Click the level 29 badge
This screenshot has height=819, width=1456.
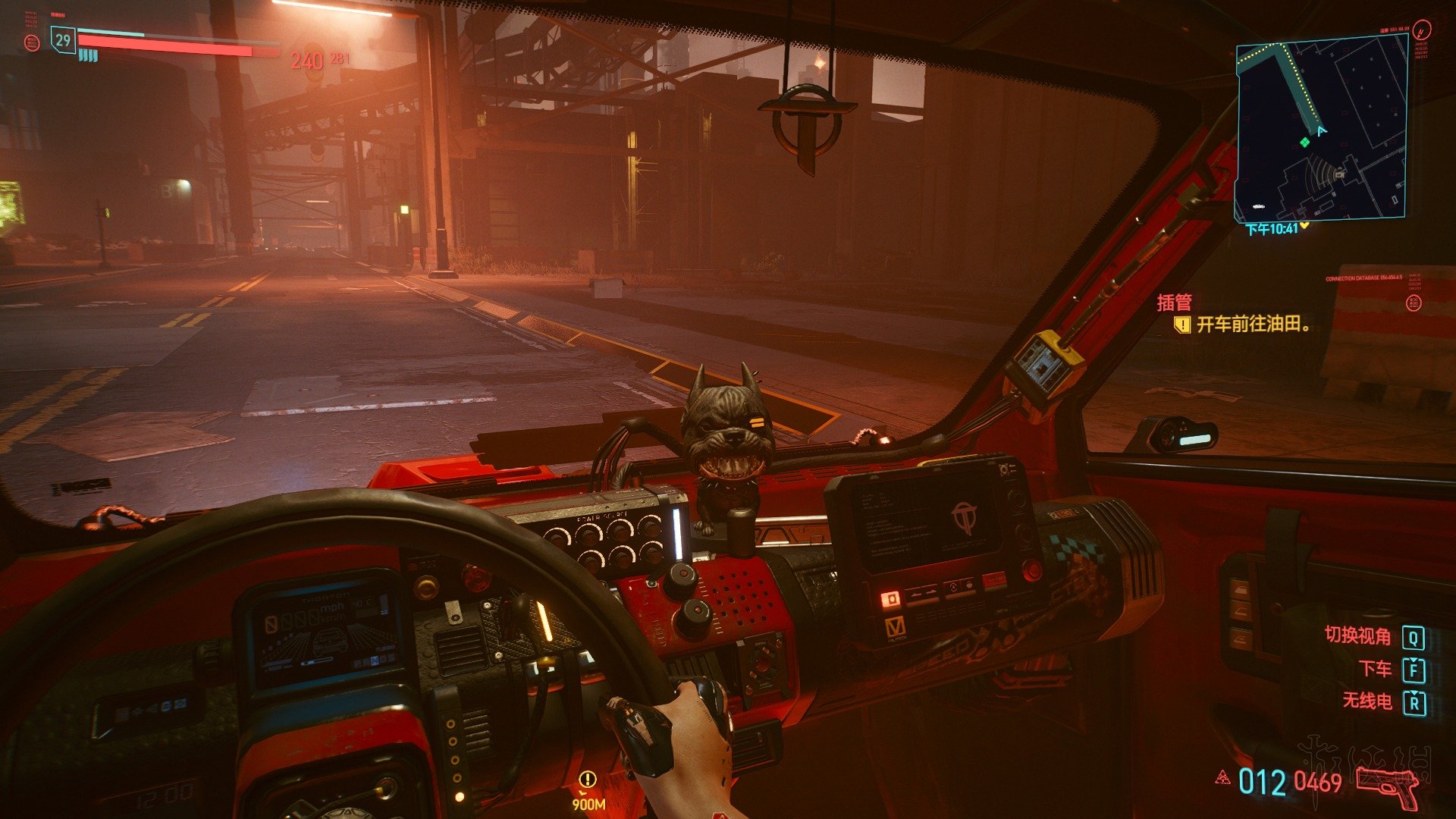click(x=63, y=40)
